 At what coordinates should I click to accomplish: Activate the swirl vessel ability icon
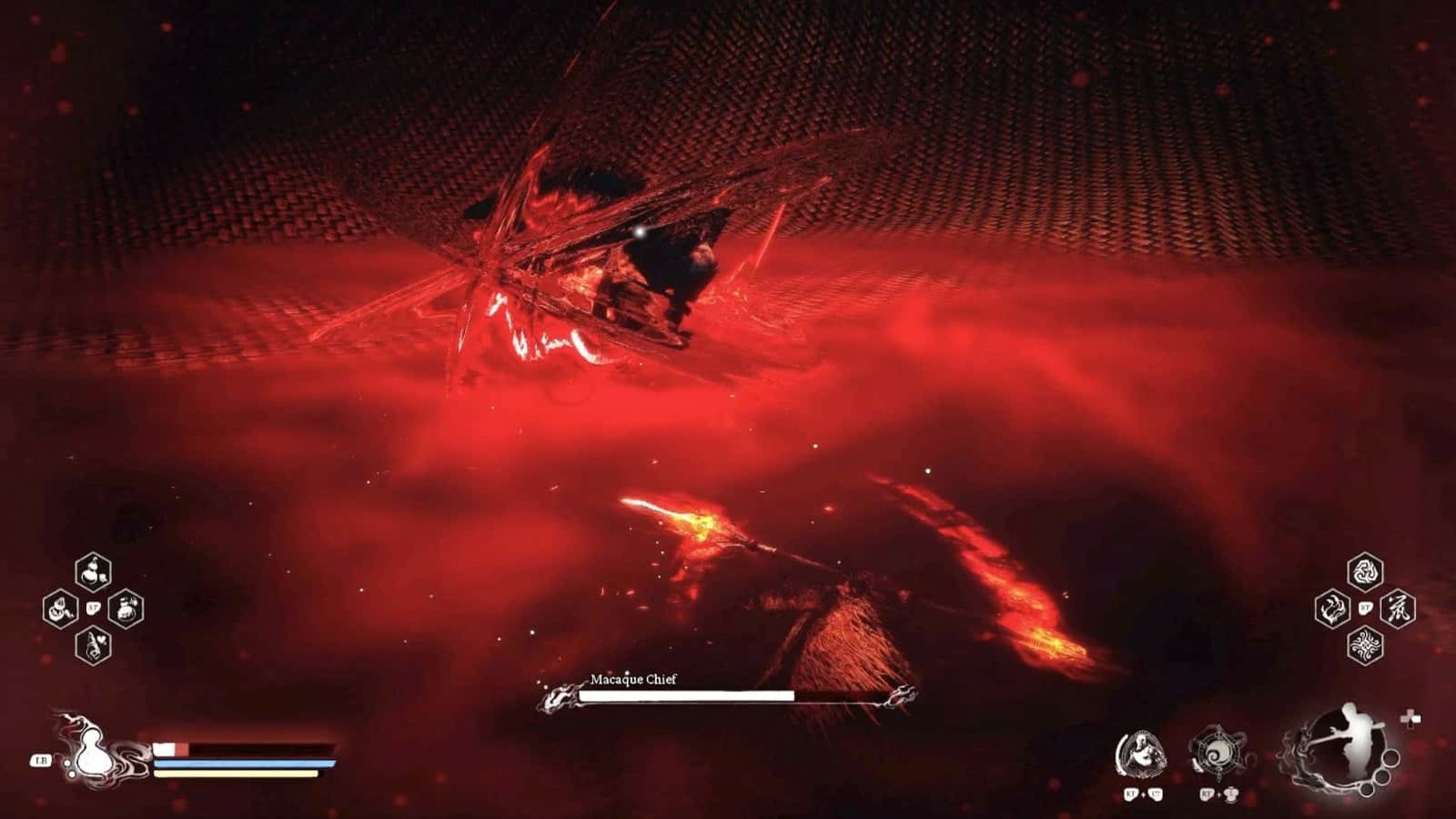click(1217, 754)
